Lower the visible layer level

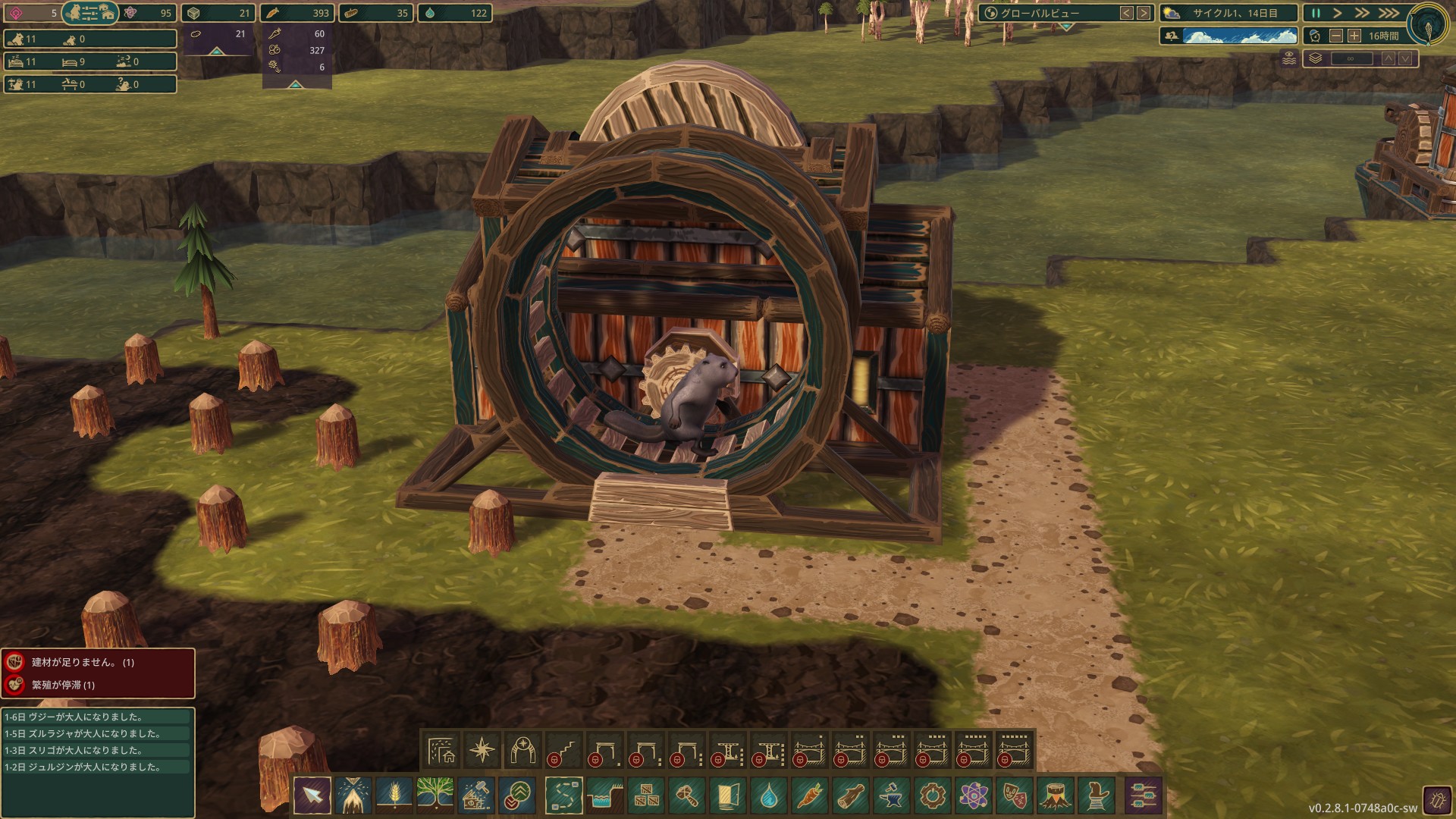tap(1405, 58)
